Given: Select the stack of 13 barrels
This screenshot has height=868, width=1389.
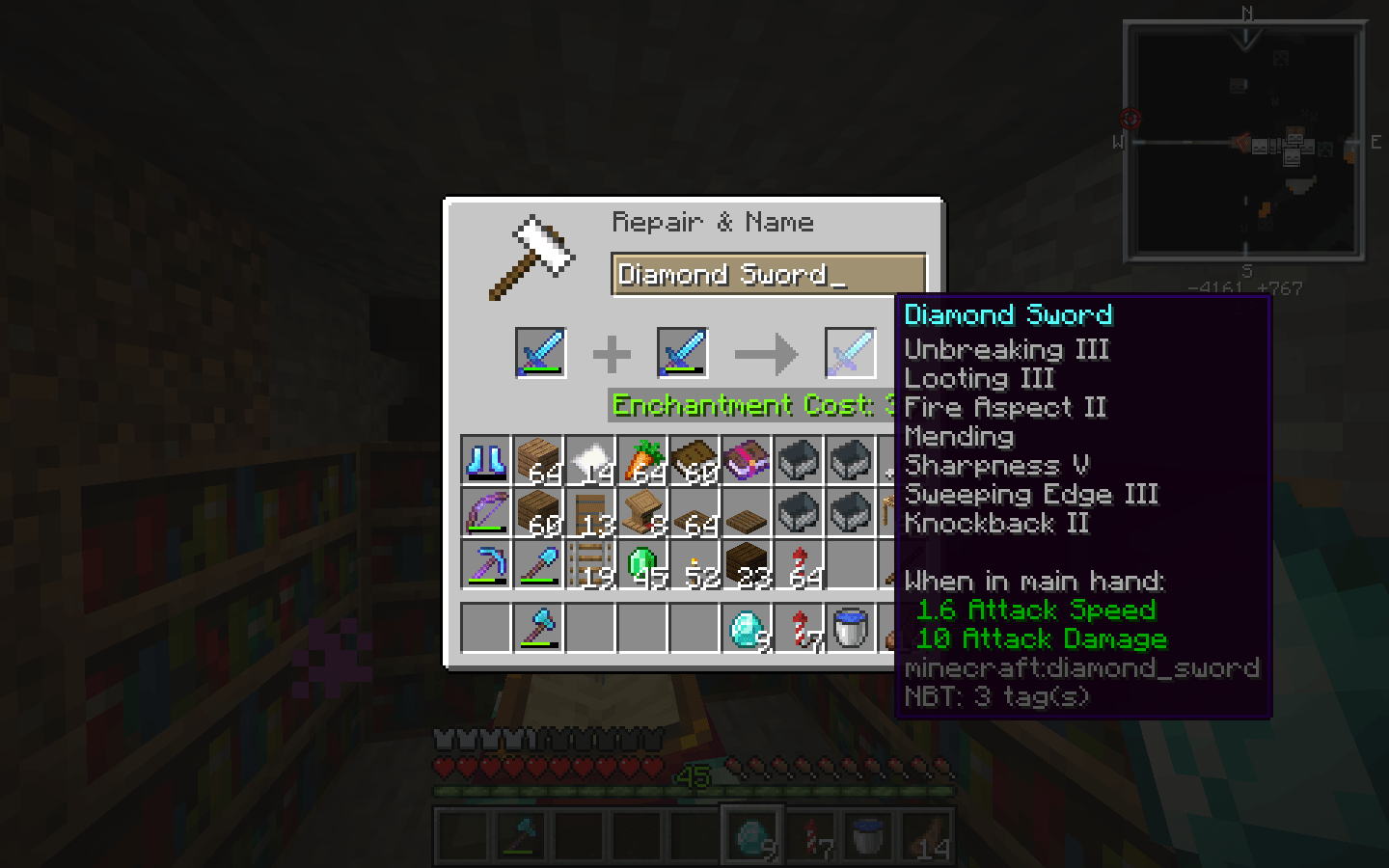Looking at the screenshot, I should 589,513.
